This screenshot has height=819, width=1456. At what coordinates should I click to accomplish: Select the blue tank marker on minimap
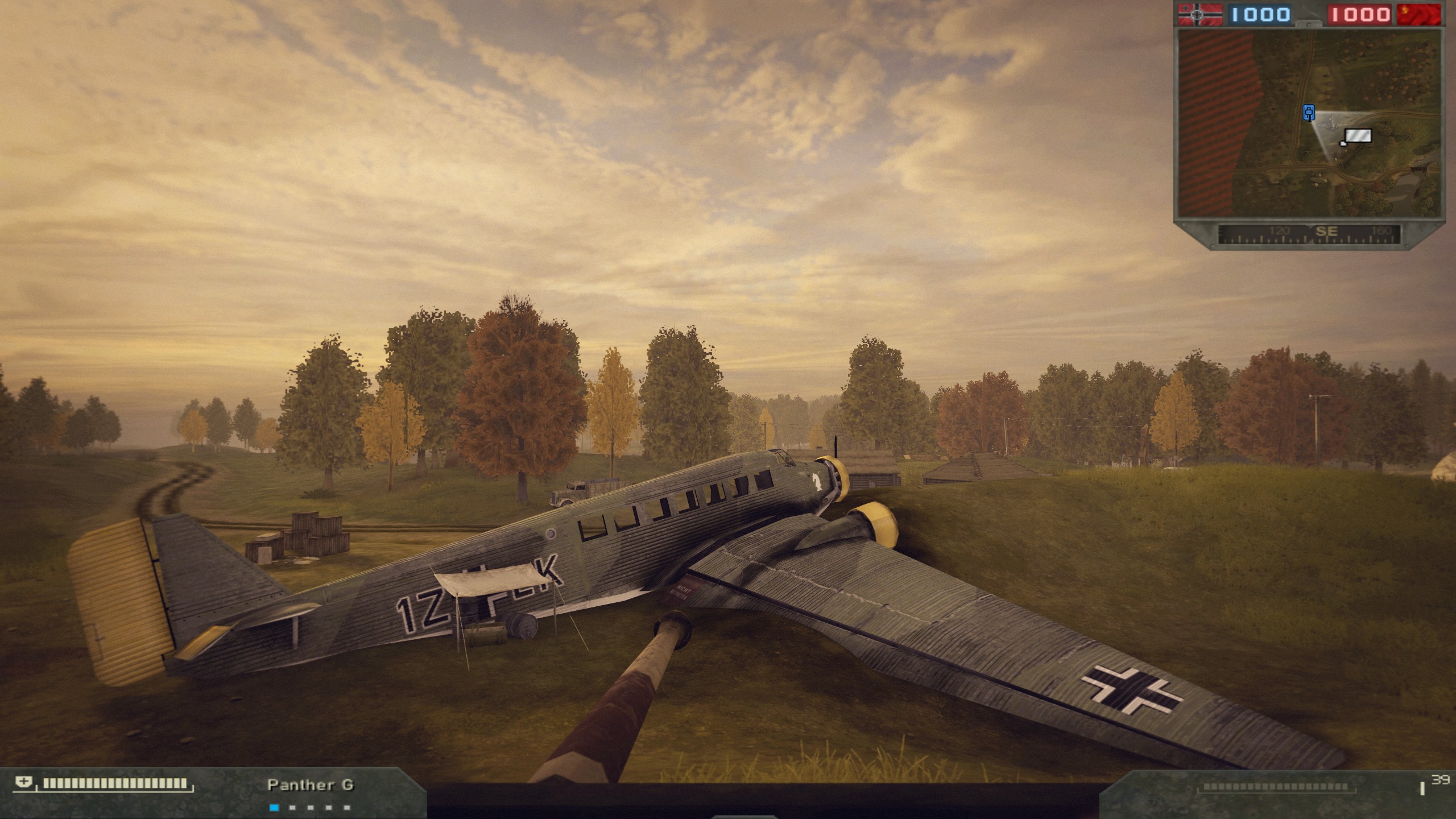pos(1309,113)
